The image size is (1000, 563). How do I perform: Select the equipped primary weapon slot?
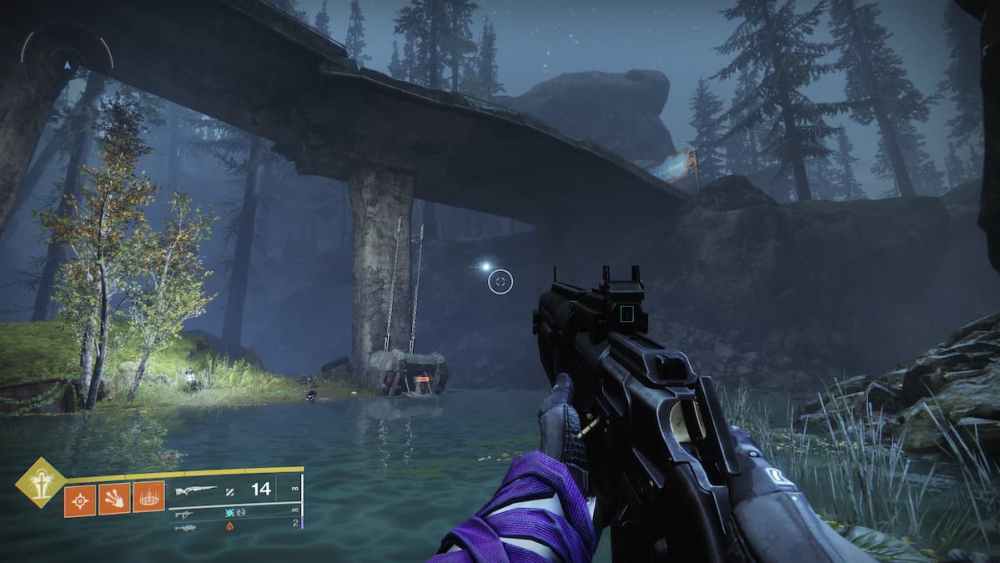click(x=195, y=490)
